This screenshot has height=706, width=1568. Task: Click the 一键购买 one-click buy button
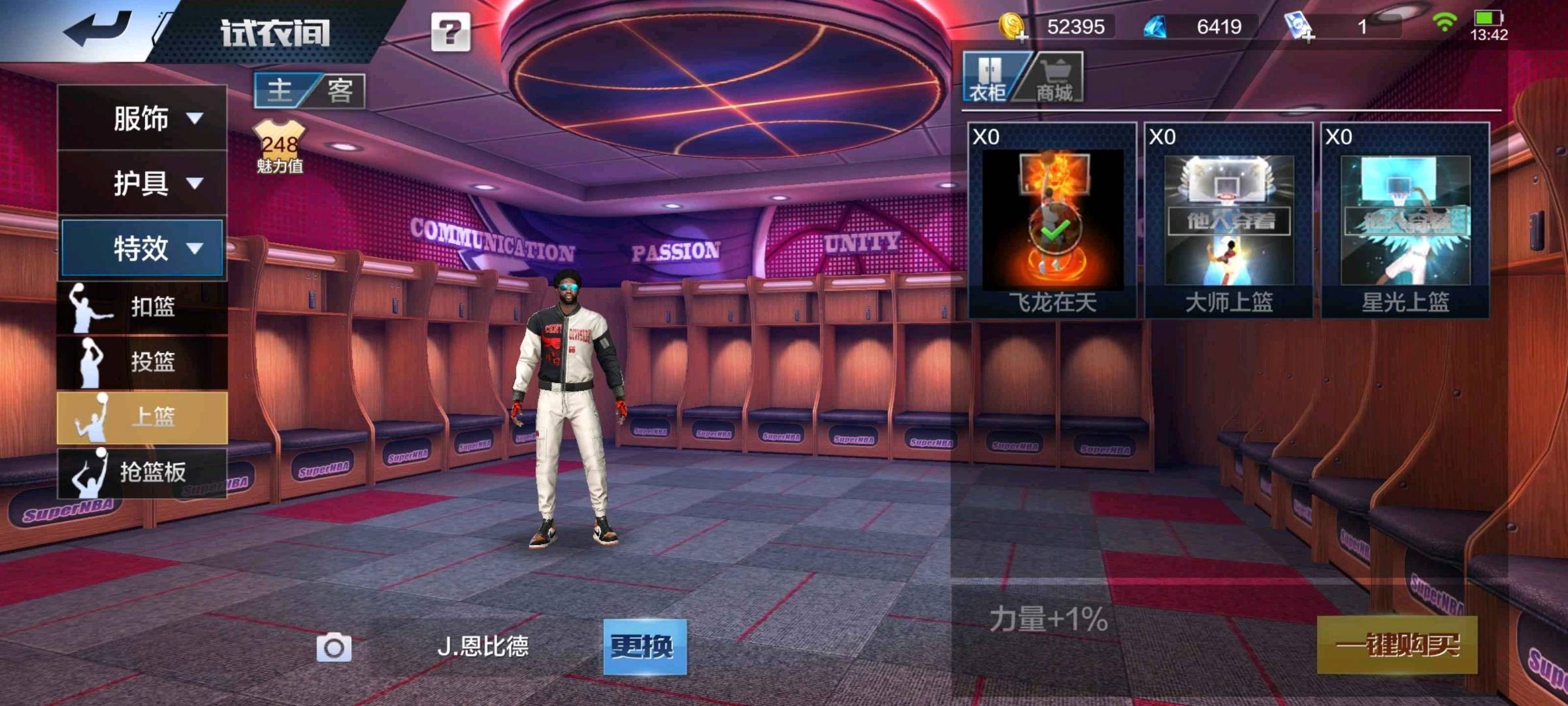click(x=1397, y=645)
